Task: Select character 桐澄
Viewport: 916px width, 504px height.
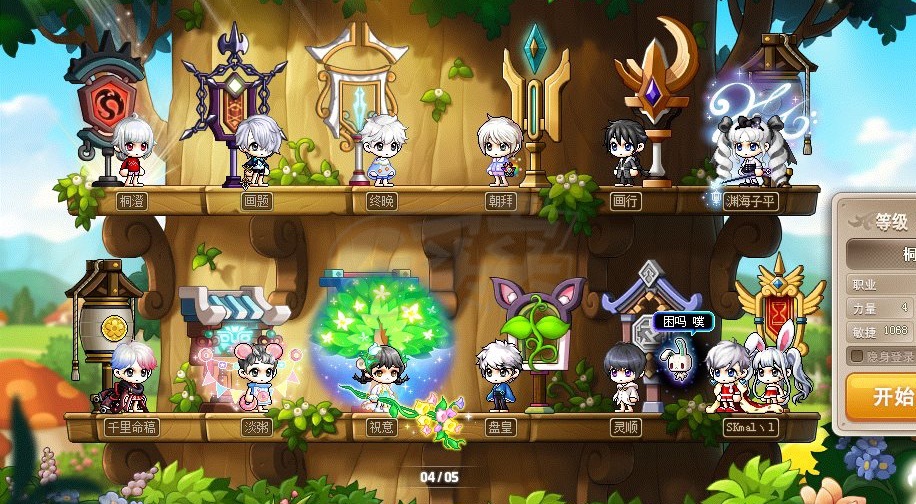Action: [131, 153]
